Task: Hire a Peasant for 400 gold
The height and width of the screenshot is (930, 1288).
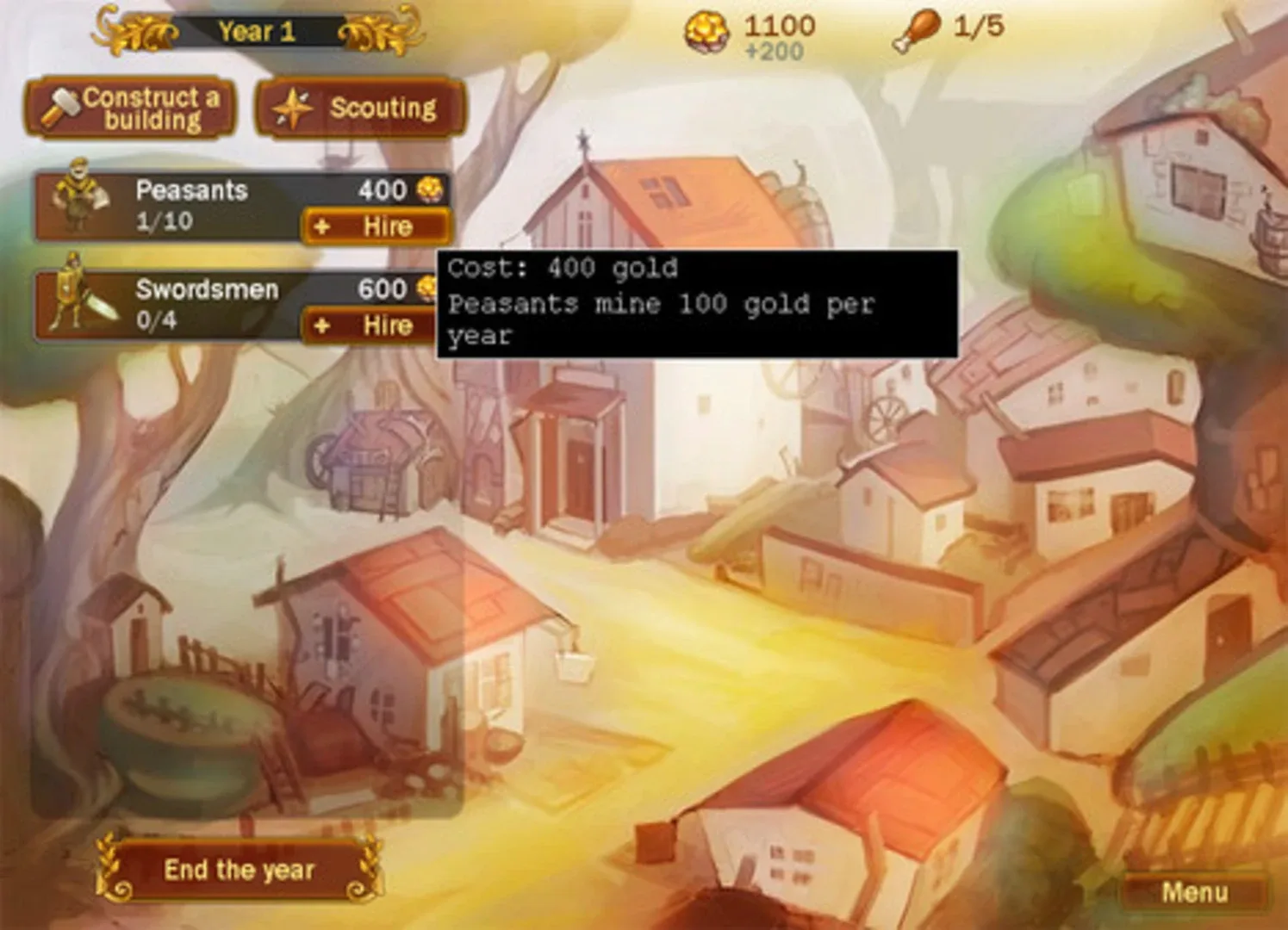Action: pyautogui.click(x=379, y=227)
